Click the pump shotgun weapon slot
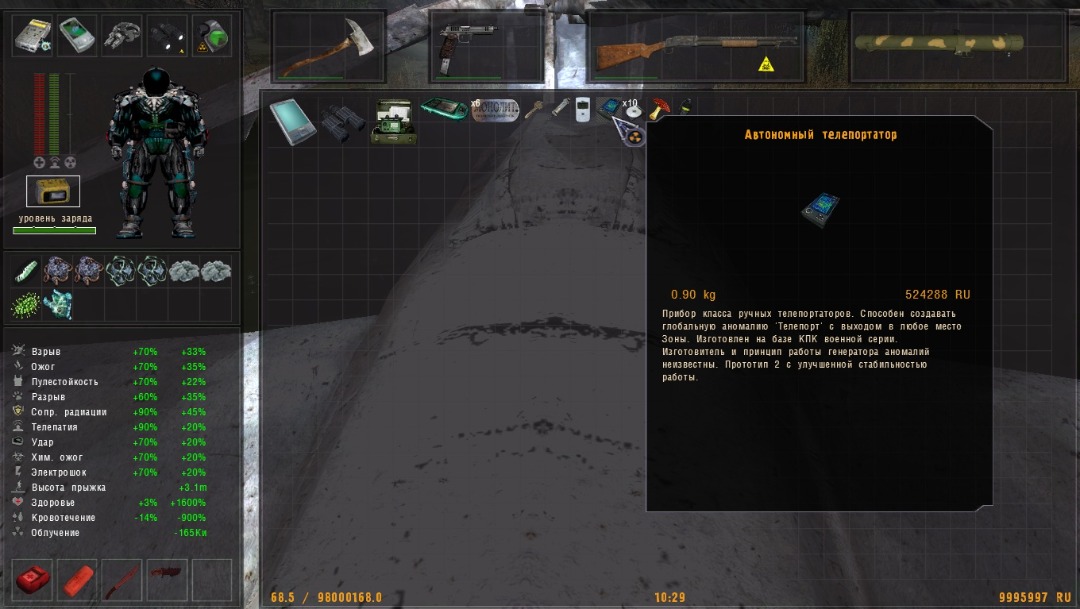This screenshot has width=1080, height=609. 695,49
